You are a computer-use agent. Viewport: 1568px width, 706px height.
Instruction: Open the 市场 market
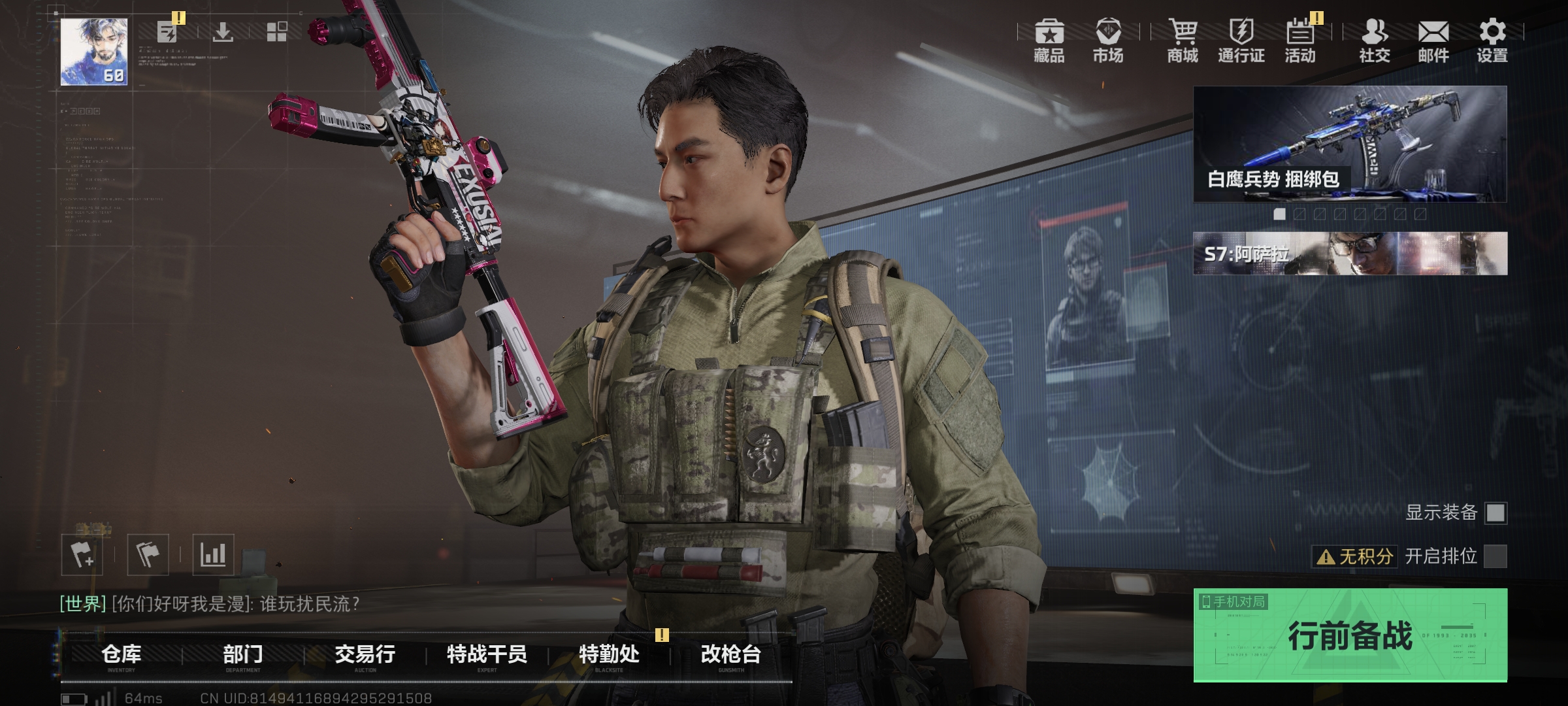[1108, 40]
